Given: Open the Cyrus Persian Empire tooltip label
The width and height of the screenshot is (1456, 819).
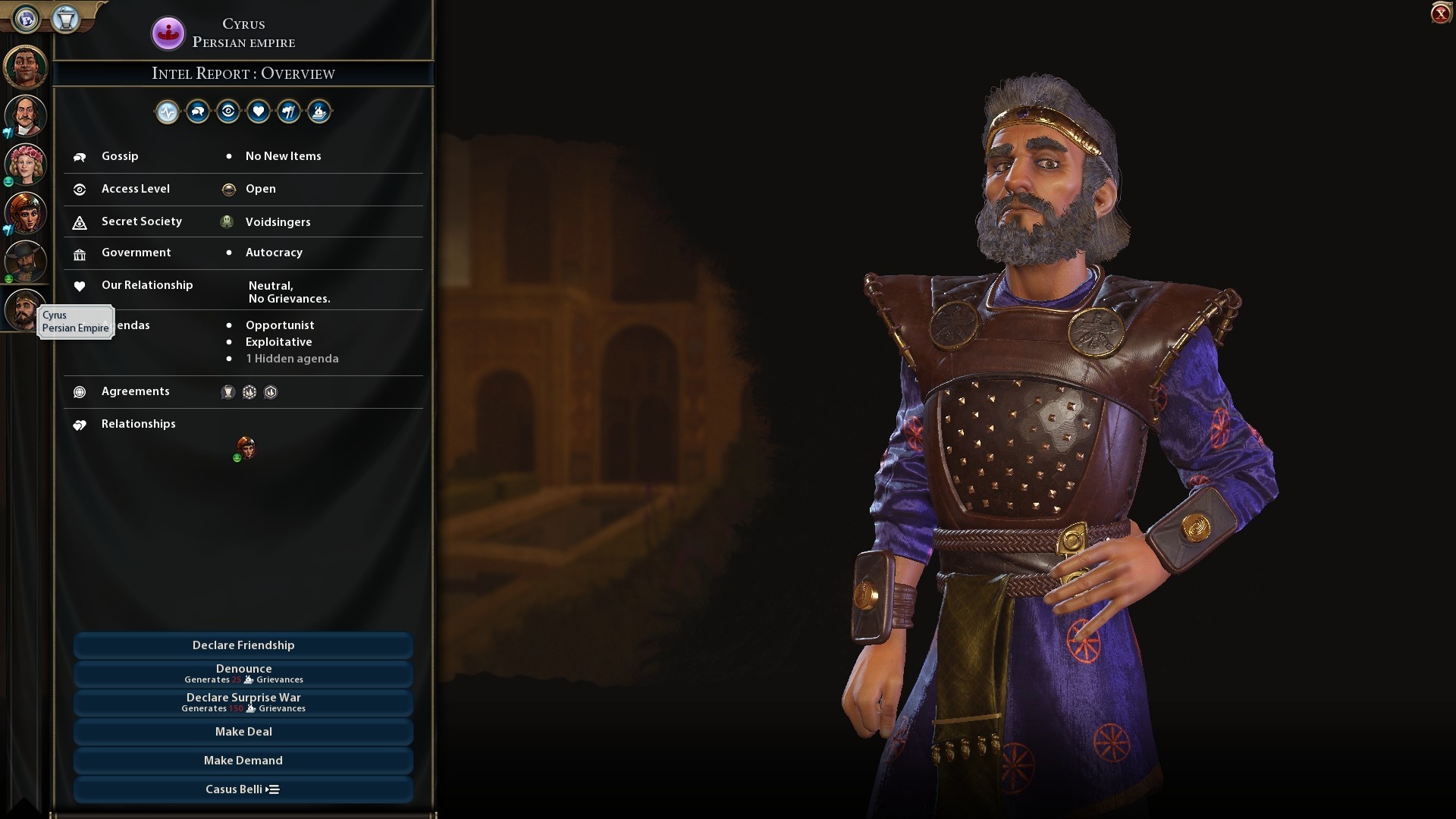Looking at the screenshot, I should [75, 322].
